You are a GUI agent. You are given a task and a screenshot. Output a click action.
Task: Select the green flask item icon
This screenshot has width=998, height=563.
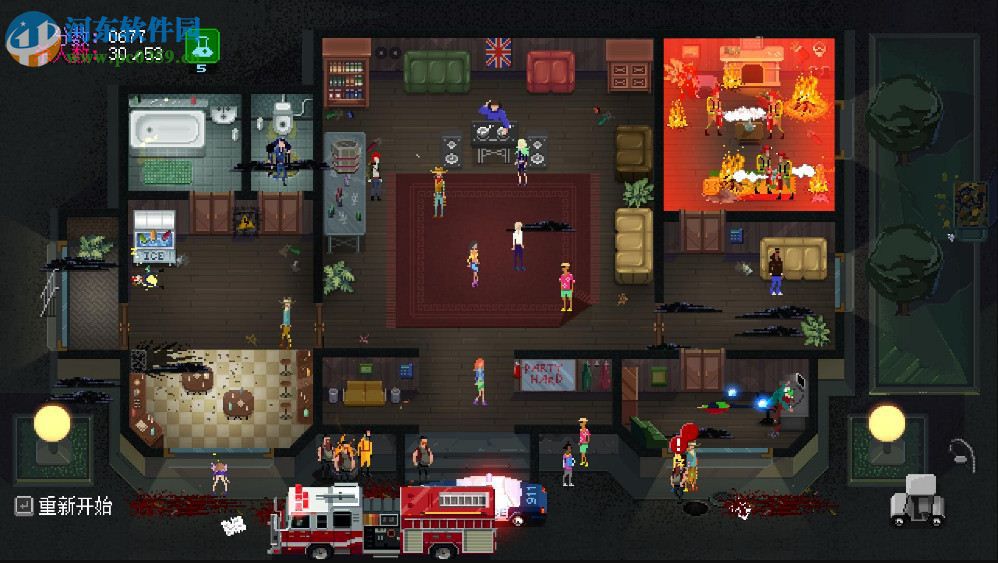click(203, 44)
